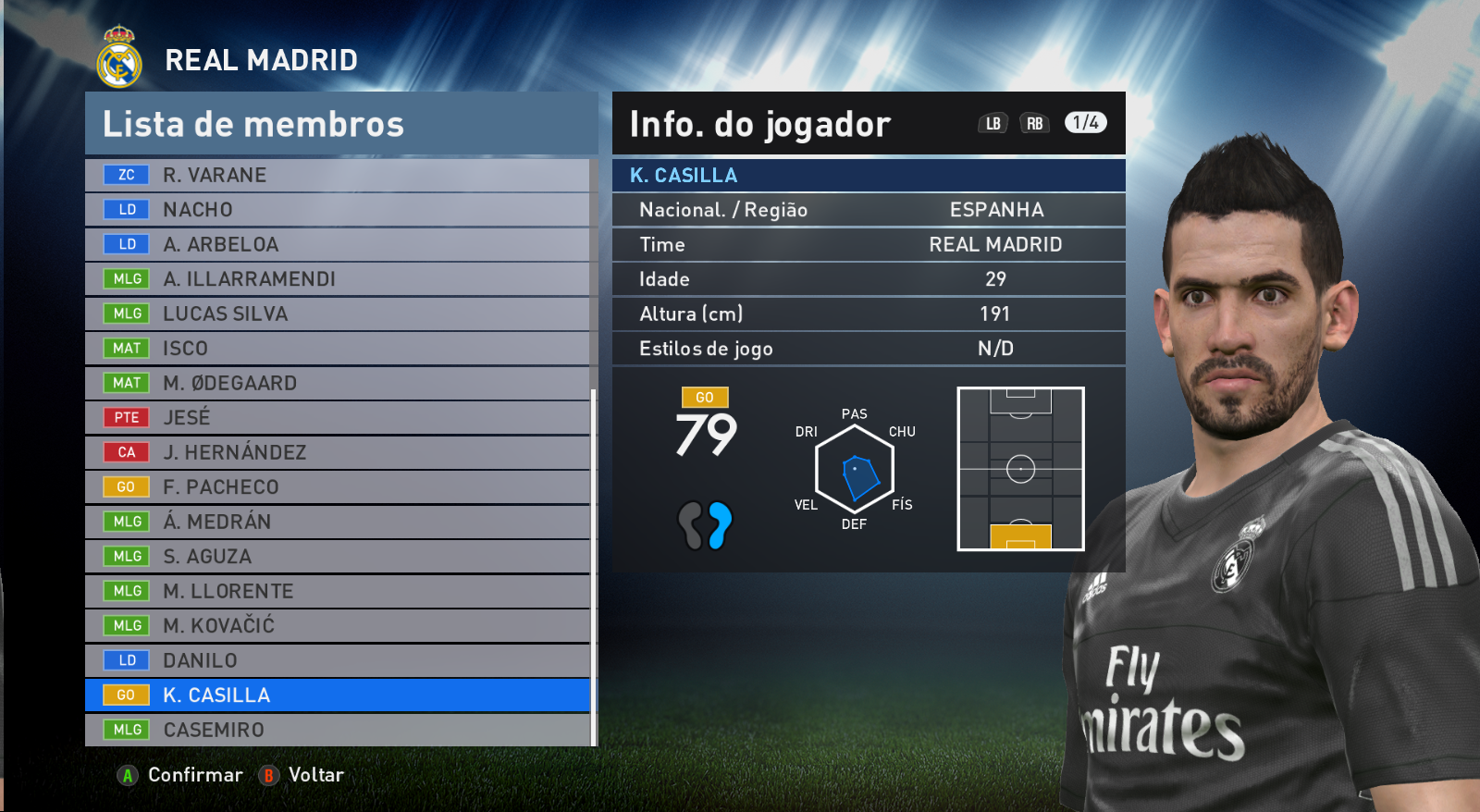Viewport: 1480px width, 812px height.
Task: Choose goalkeeper F. Pacheco
Action: point(338,487)
